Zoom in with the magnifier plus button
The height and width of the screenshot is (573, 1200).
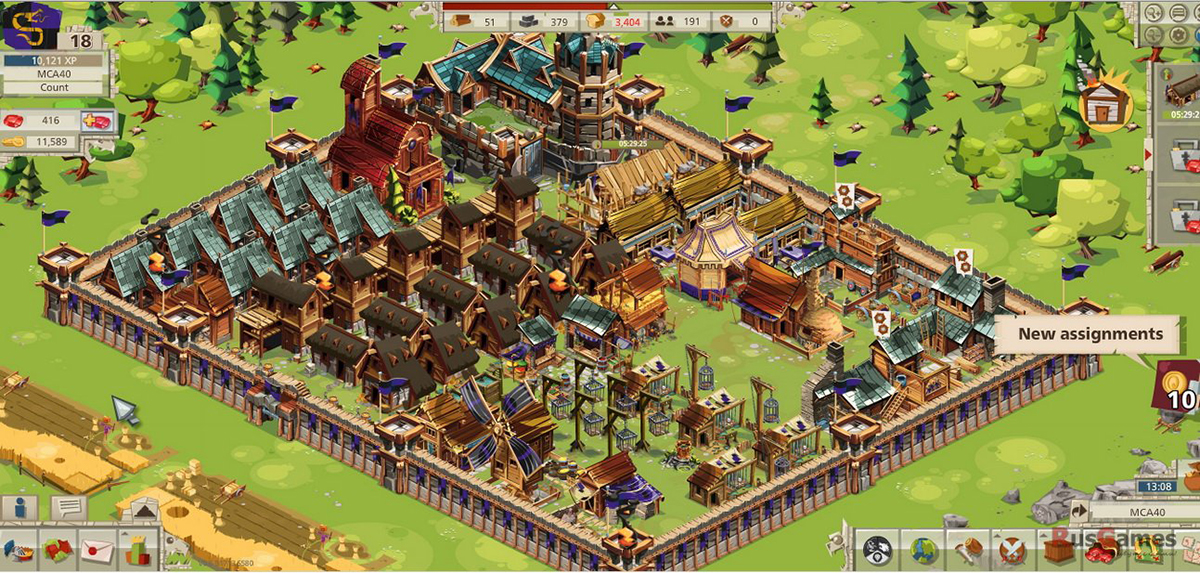tap(1153, 13)
